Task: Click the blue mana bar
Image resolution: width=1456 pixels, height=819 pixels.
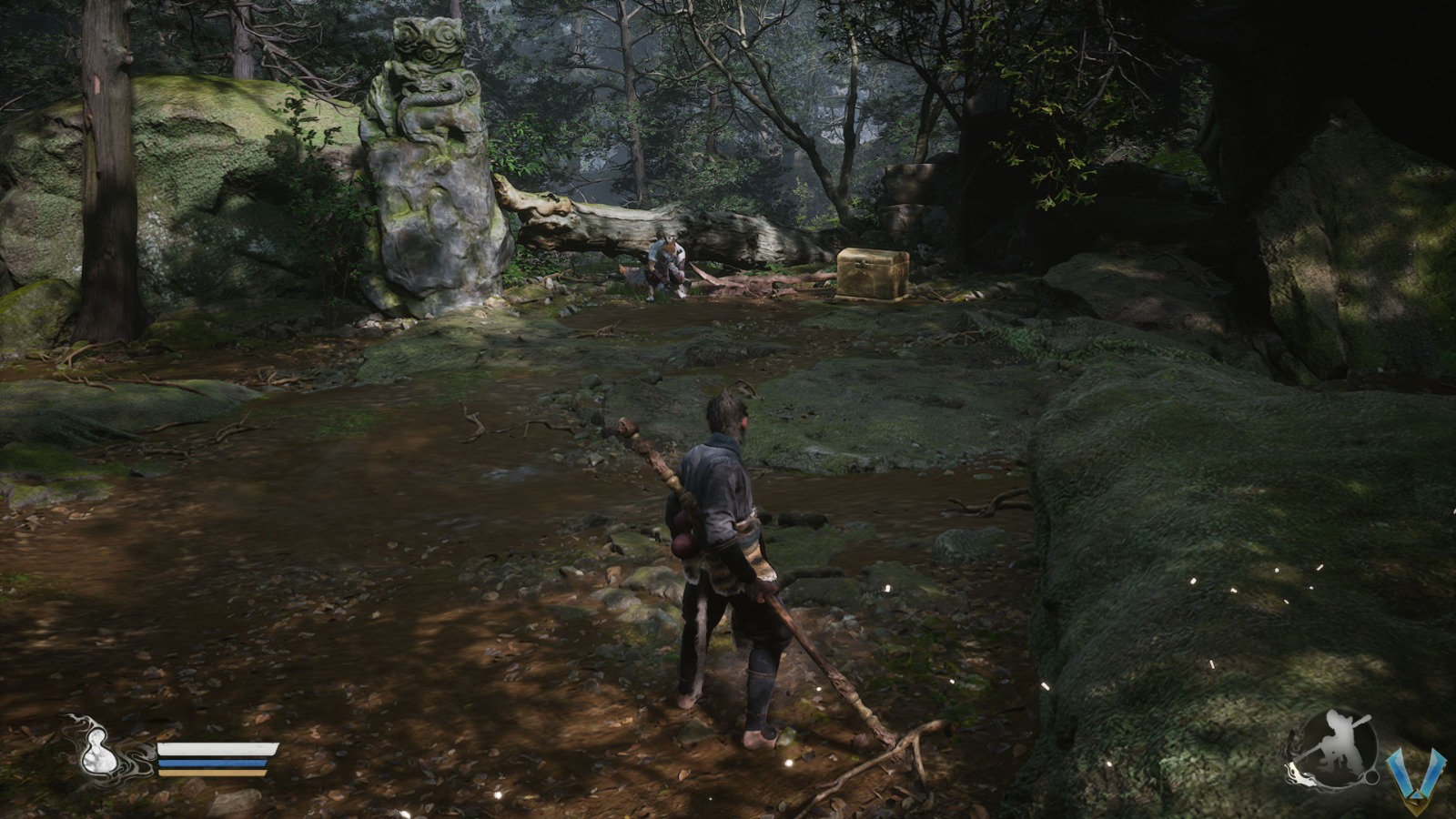Action: (213, 763)
